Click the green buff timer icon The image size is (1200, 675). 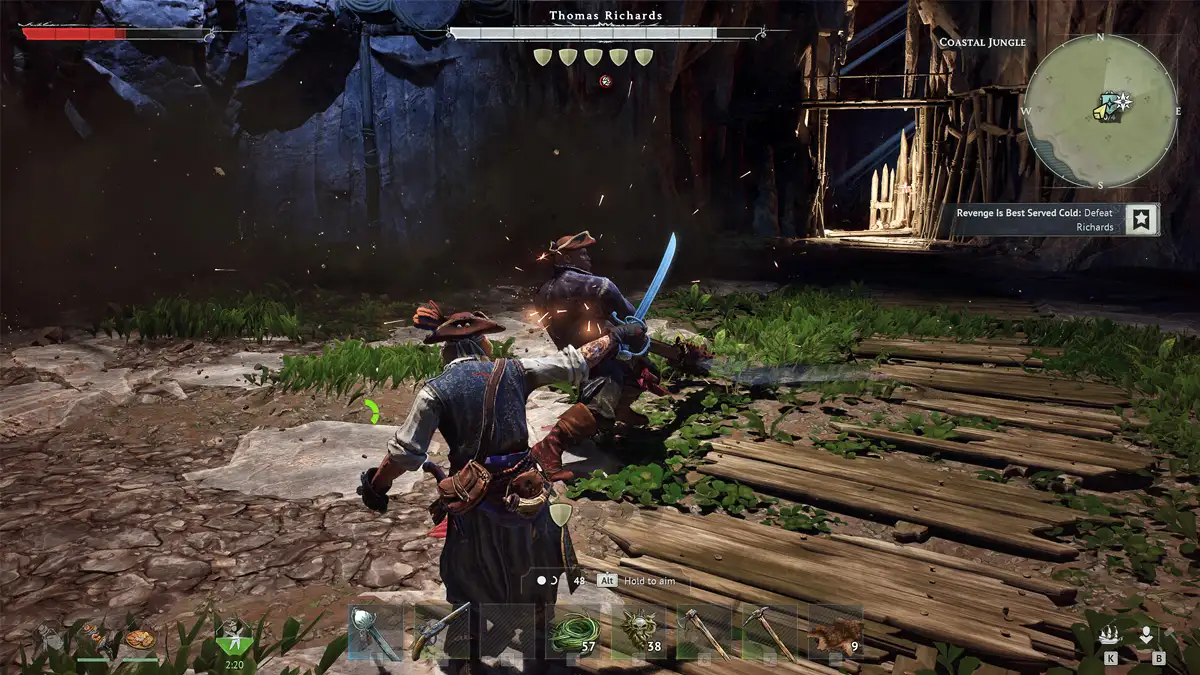pyautogui.click(x=236, y=634)
